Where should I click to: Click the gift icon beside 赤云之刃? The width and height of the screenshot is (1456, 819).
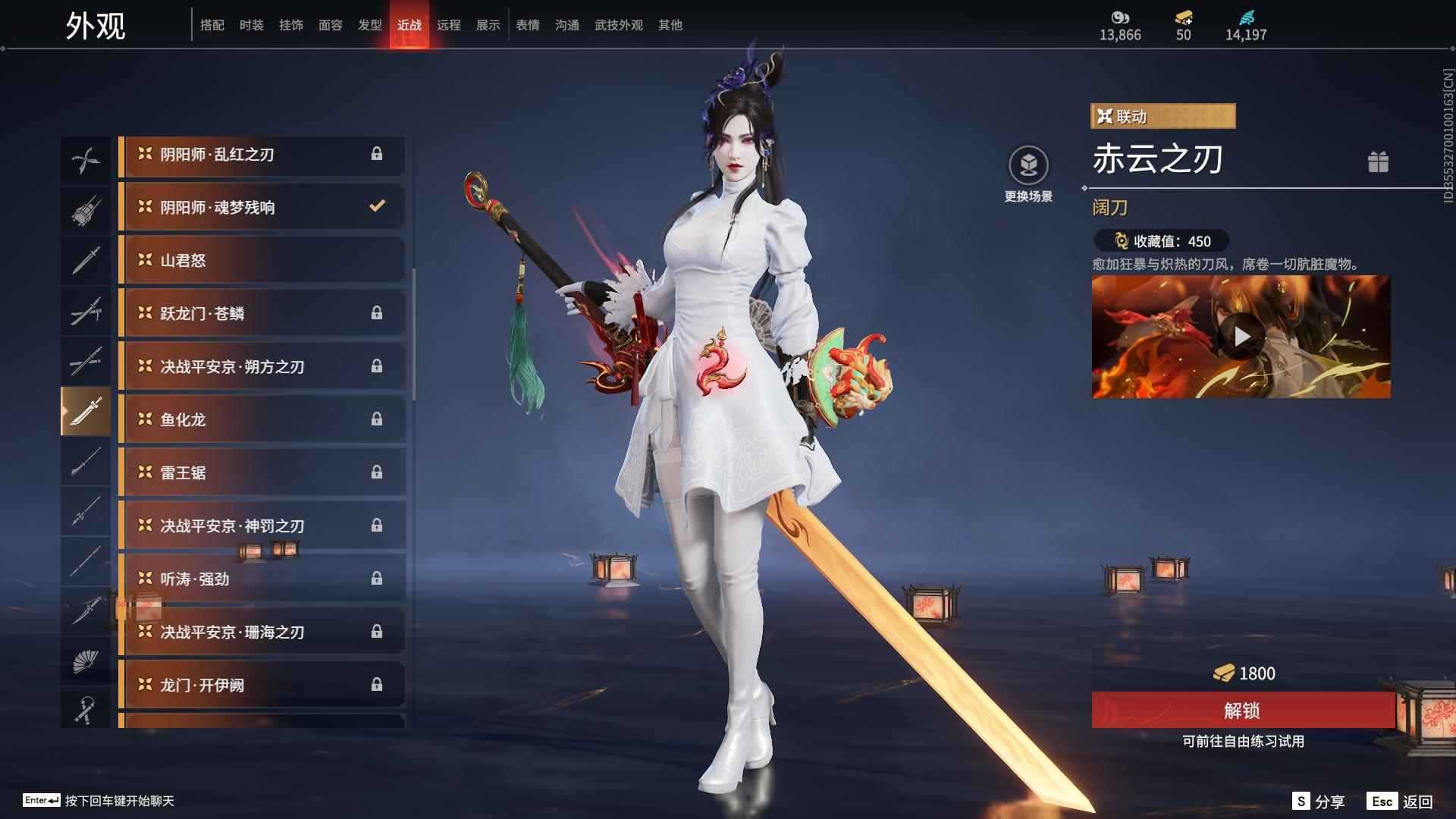1379,162
